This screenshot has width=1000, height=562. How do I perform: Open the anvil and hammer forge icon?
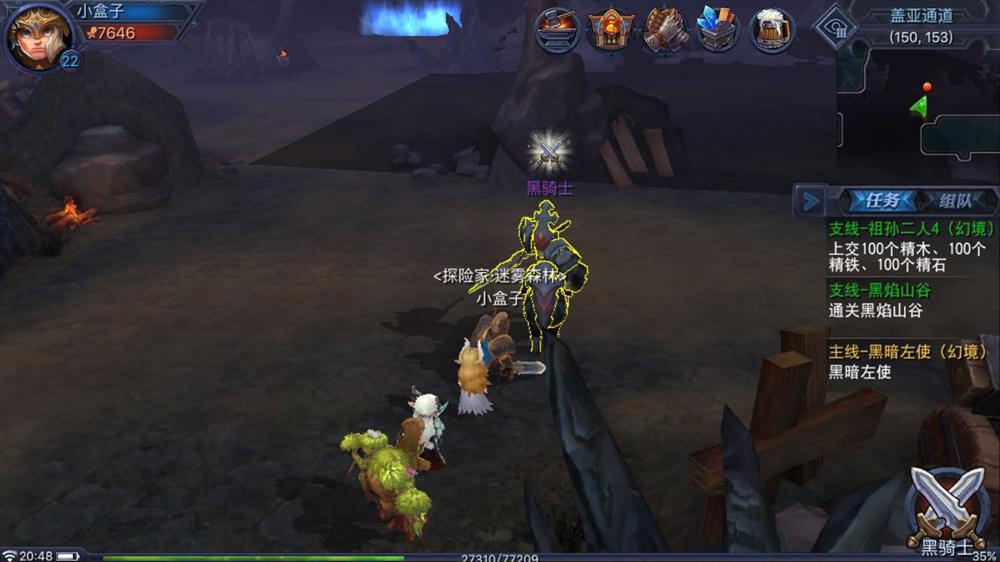tap(558, 29)
